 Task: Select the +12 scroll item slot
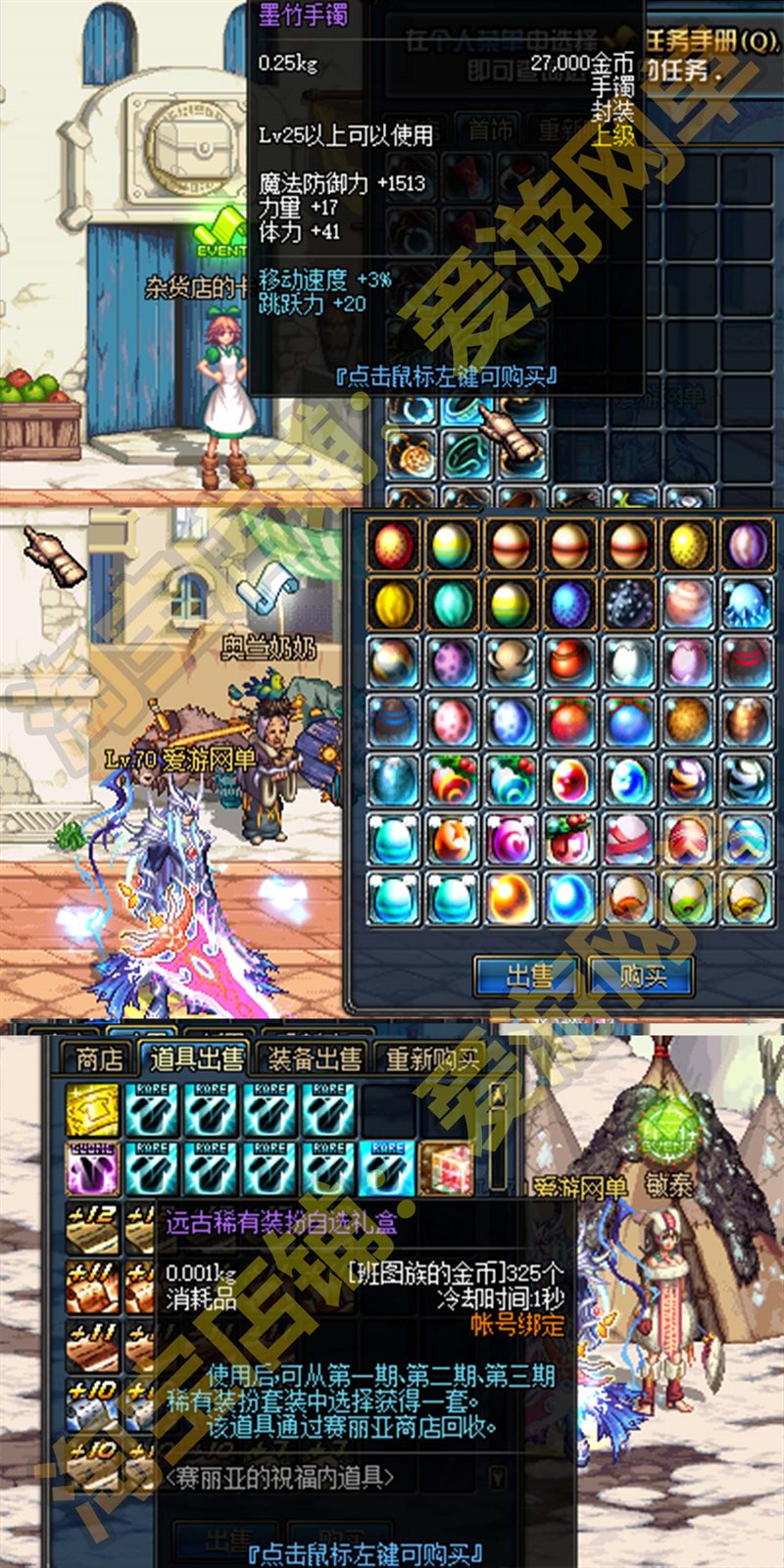pos(93,1228)
